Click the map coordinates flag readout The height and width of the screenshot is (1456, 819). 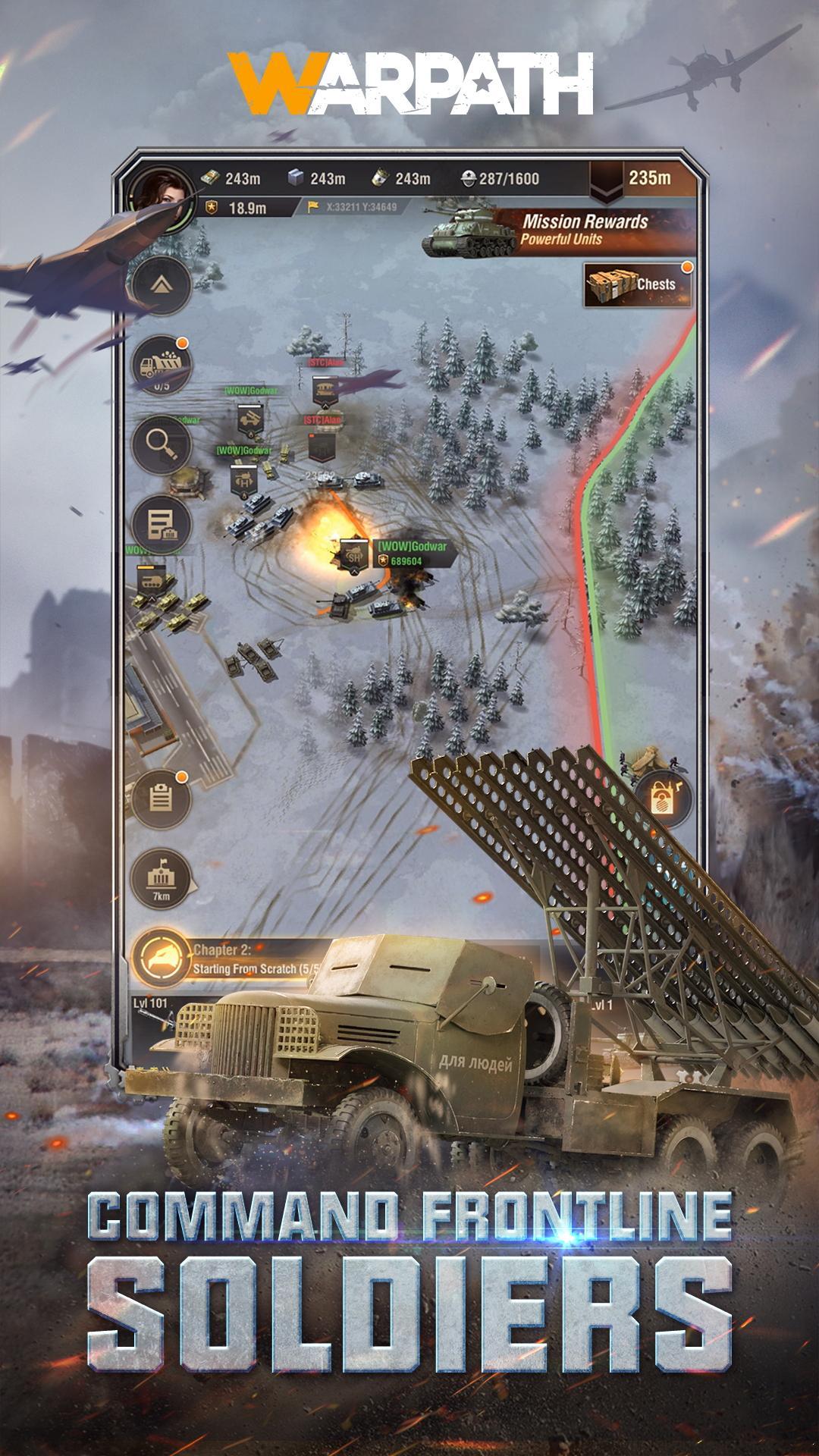[x=353, y=206]
